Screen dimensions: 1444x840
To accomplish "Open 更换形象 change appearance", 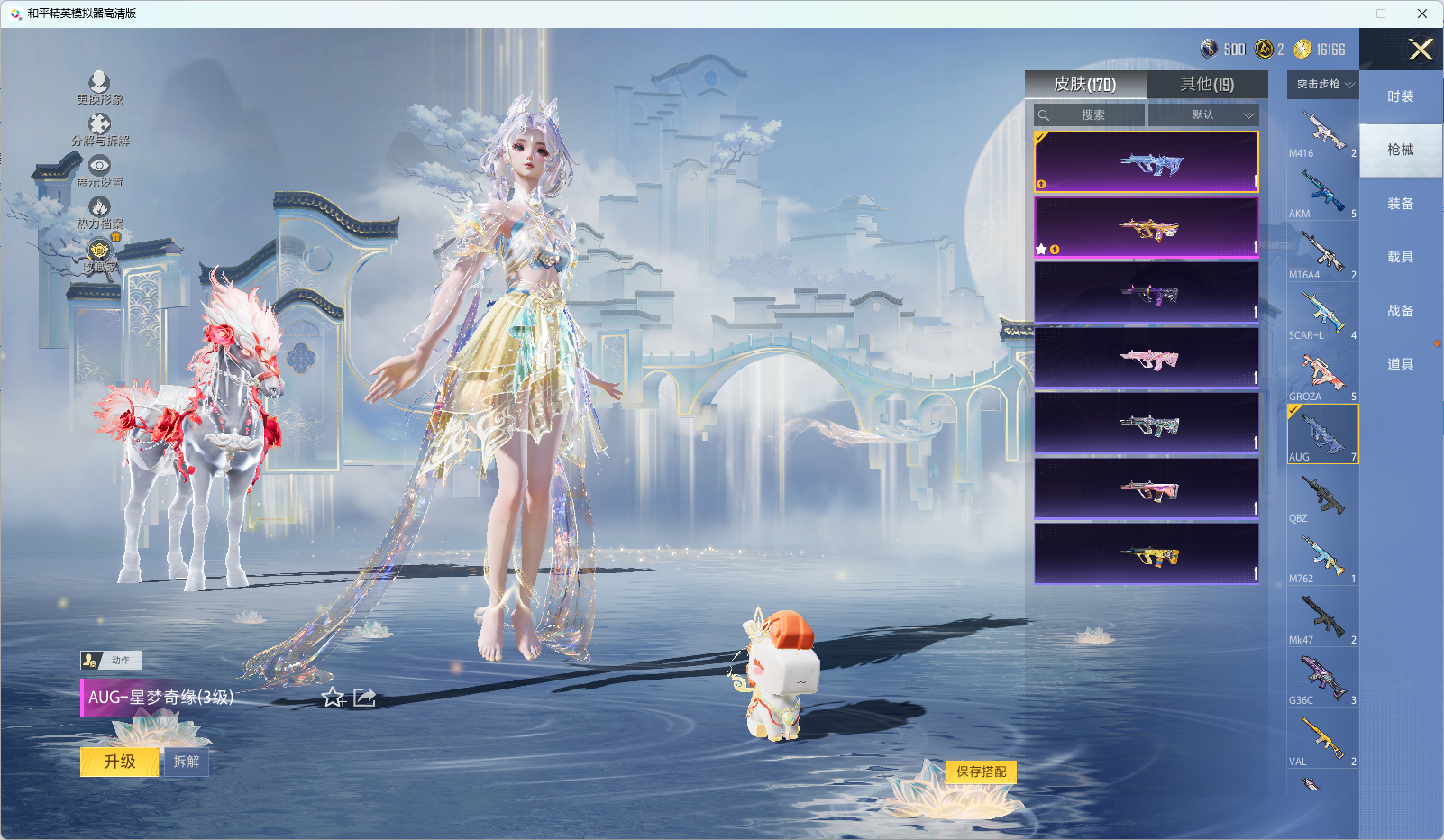I will (99, 87).
